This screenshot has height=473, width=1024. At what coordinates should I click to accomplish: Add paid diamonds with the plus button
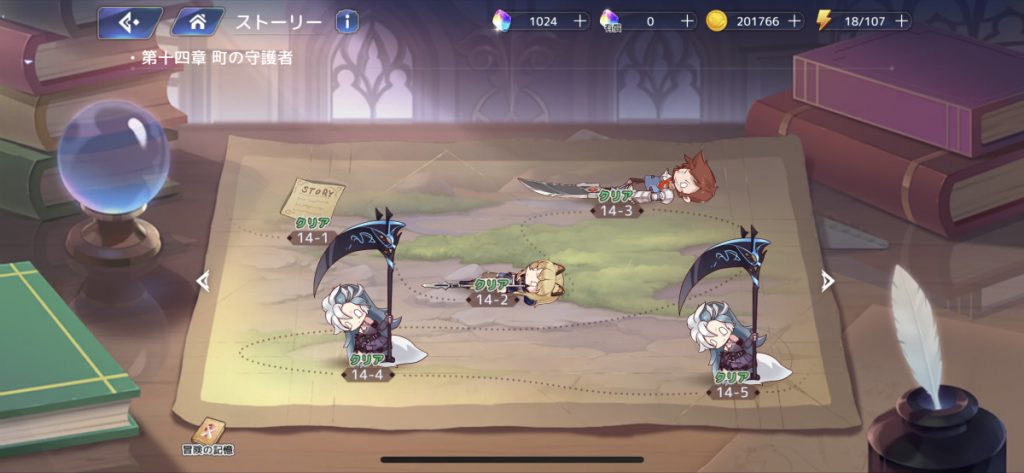(687, 21)
